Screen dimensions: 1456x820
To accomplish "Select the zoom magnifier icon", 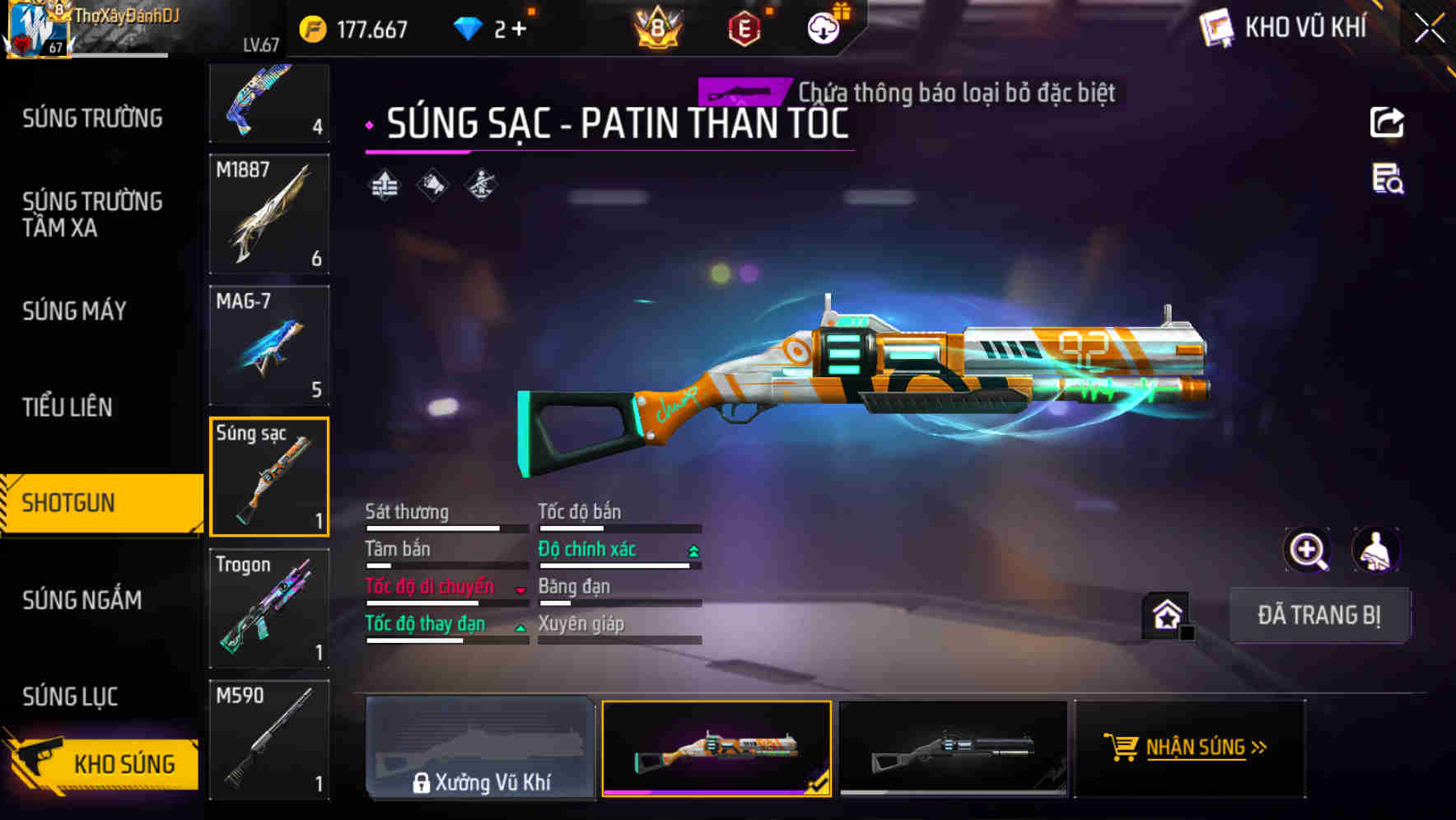I will [x=1307, y=550].
